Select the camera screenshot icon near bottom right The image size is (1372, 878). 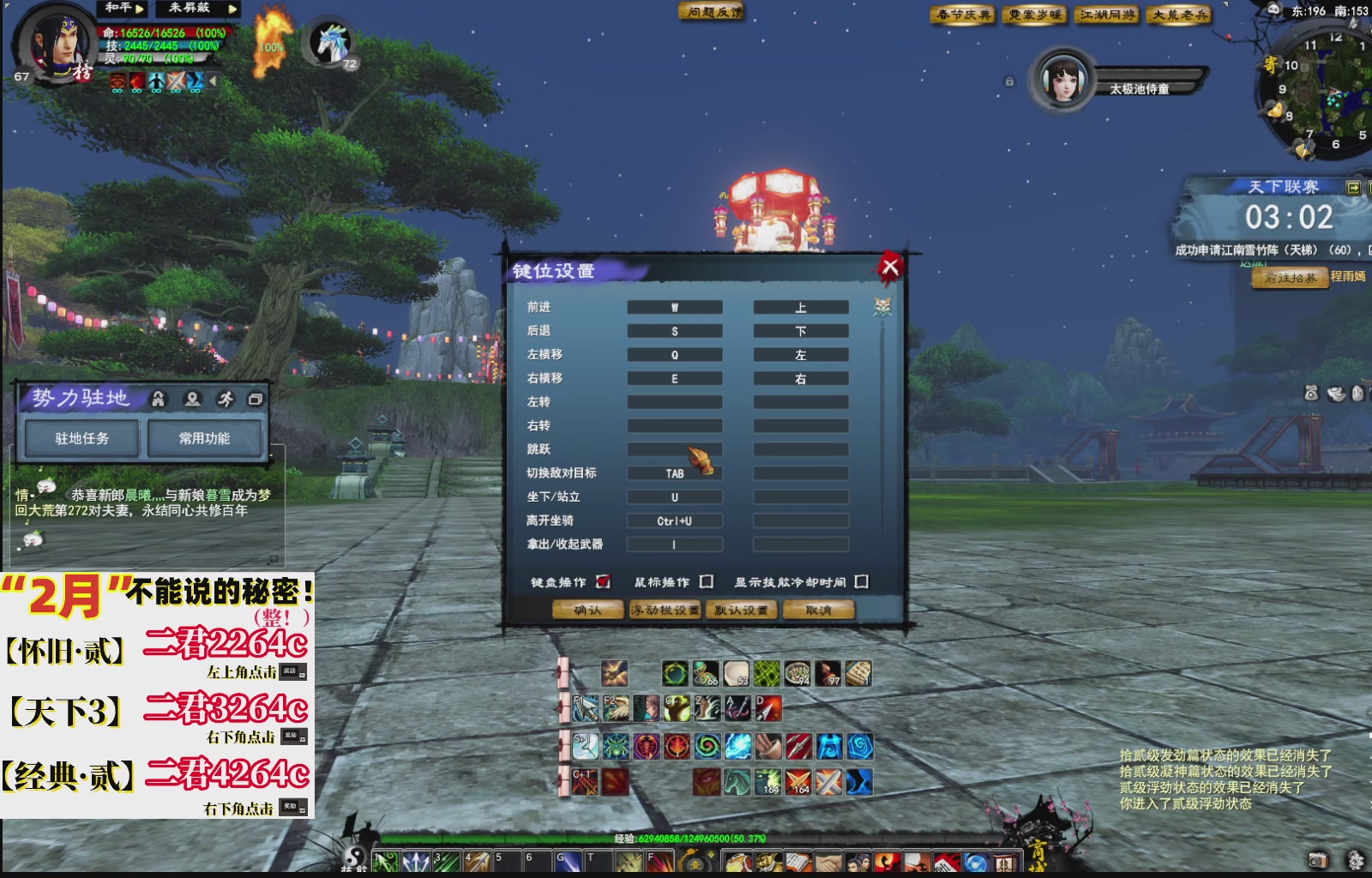click(1319, 859)
